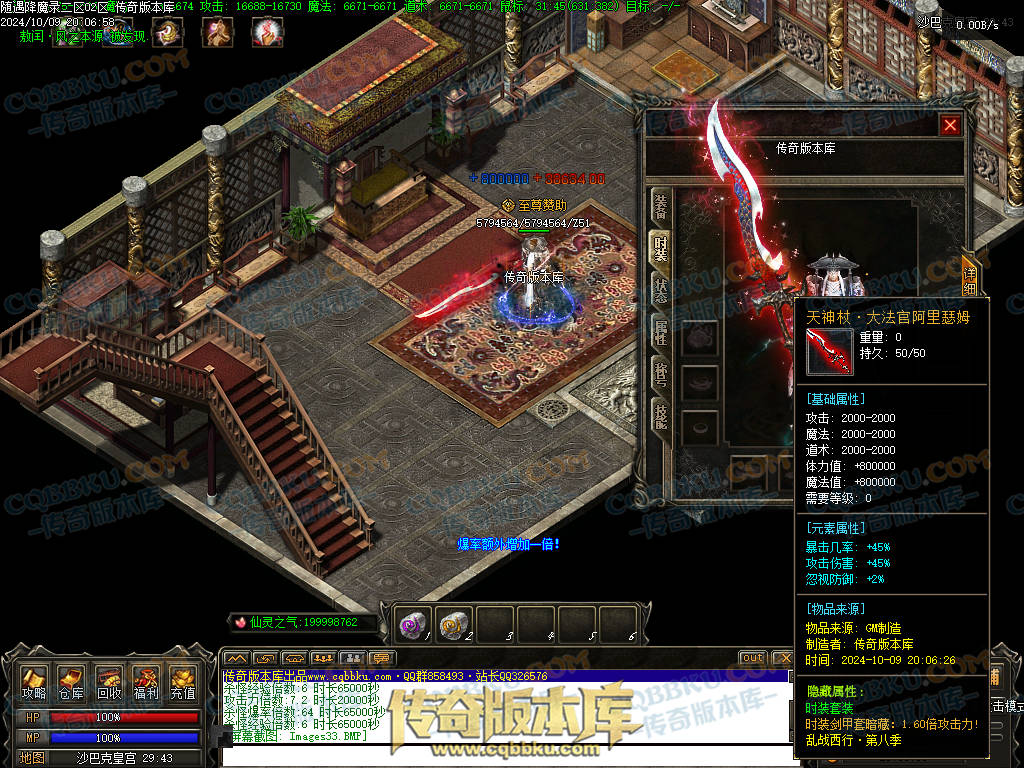Open the 福利 benefits menu

145,683
